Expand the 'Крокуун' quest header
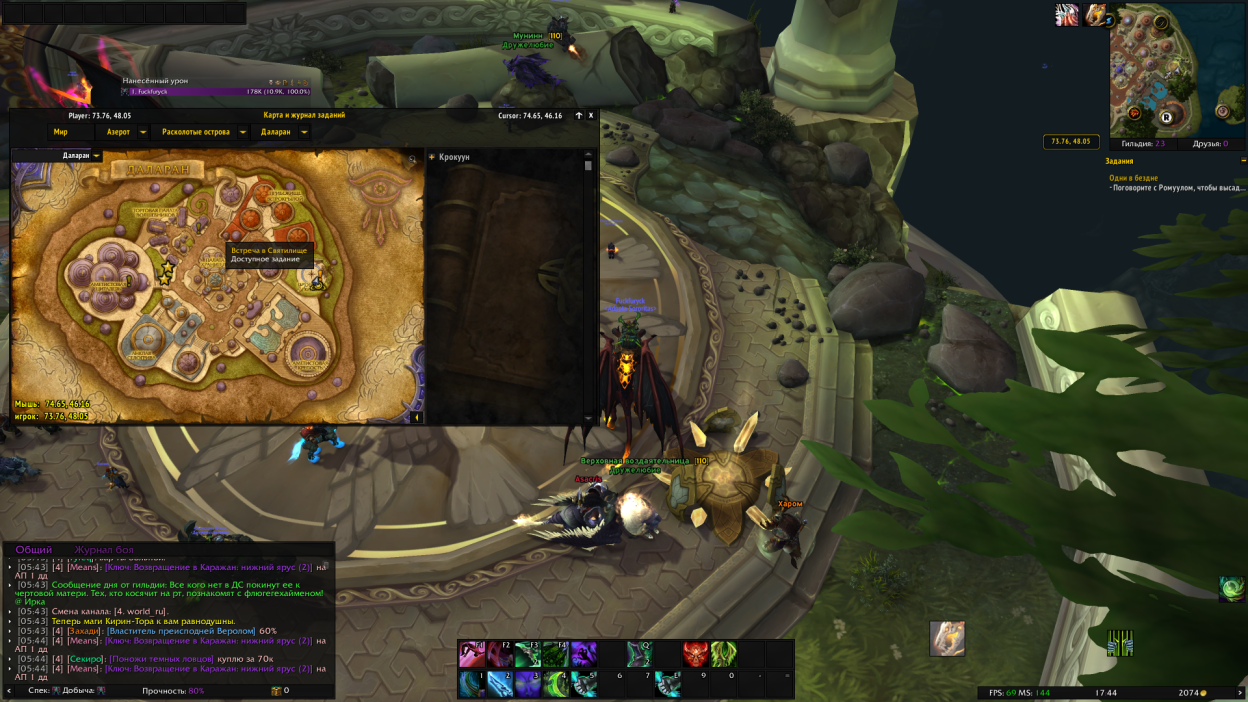The width and height of the screenshot is (1248, 702). tap(432, 157)
